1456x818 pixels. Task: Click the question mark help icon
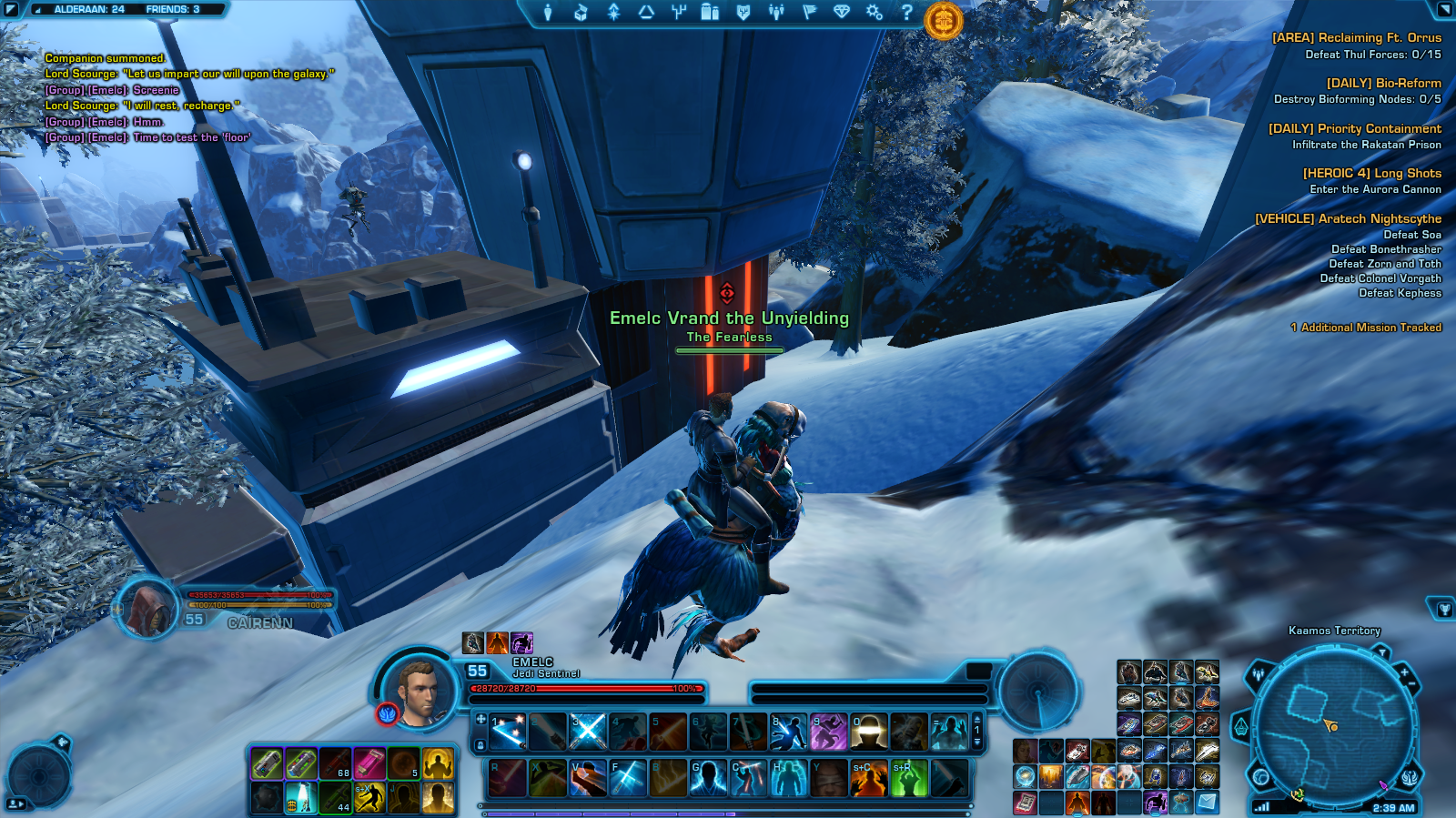tap(906, 12)
